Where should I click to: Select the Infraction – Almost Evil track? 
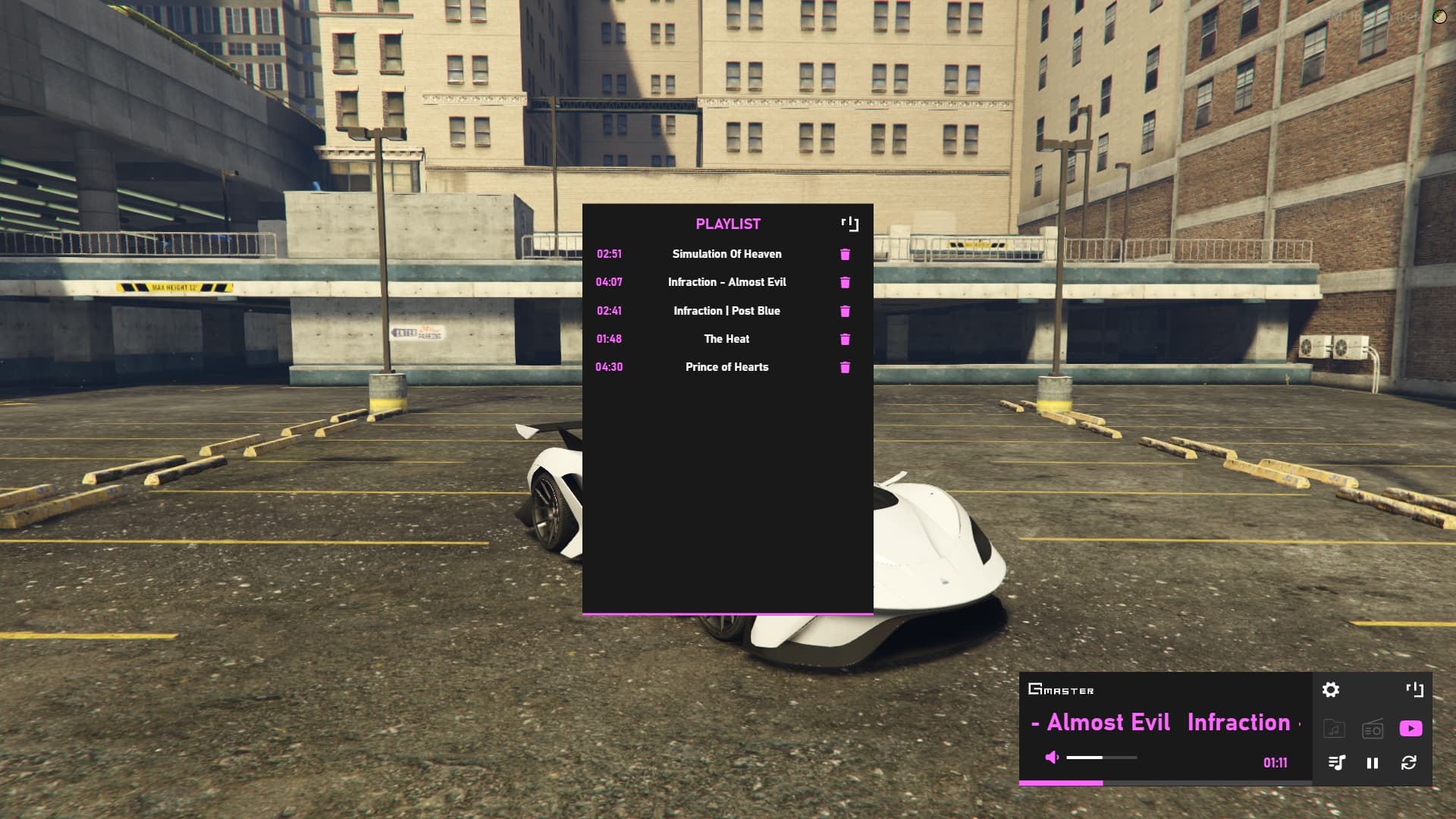[726, 282]
